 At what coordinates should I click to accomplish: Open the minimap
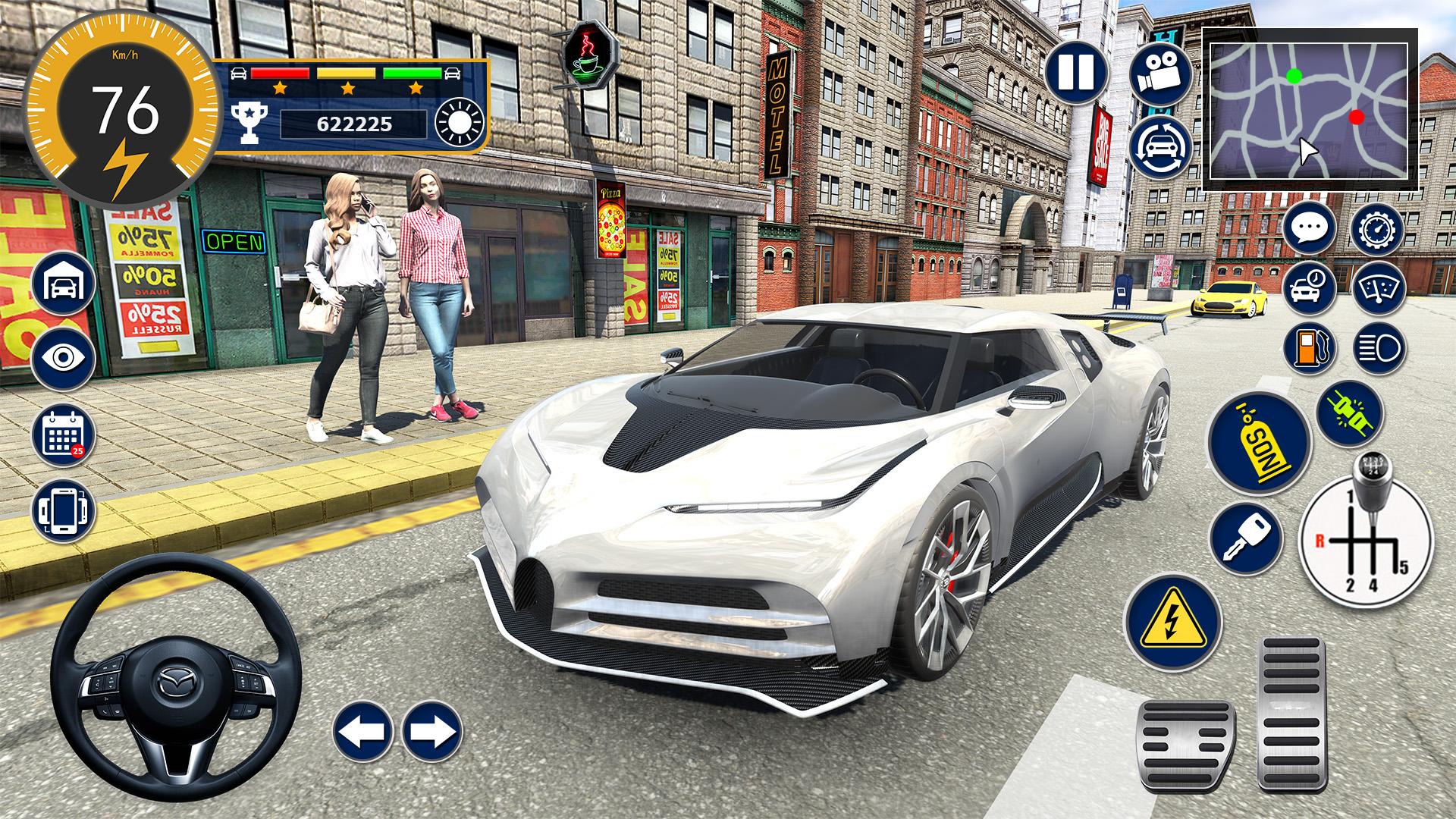coord(1309,111)
